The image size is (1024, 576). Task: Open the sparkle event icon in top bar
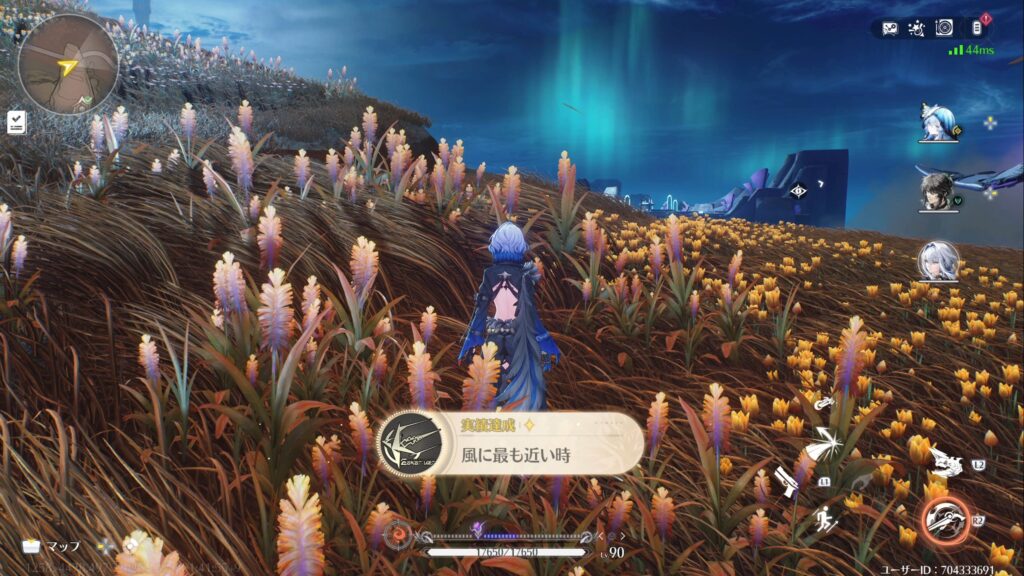[917, 28]
